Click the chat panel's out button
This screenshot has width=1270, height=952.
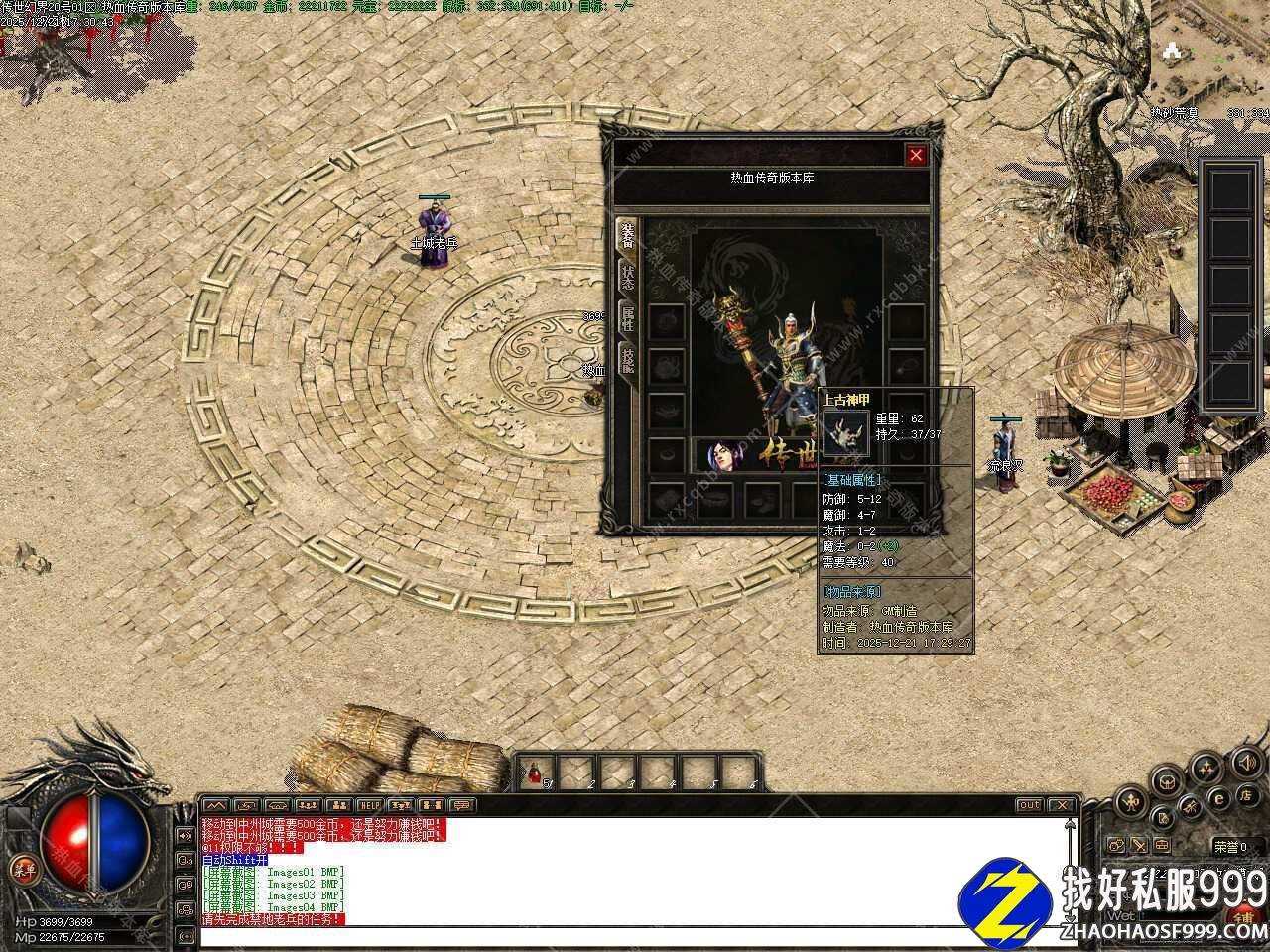click(1029, 805)
